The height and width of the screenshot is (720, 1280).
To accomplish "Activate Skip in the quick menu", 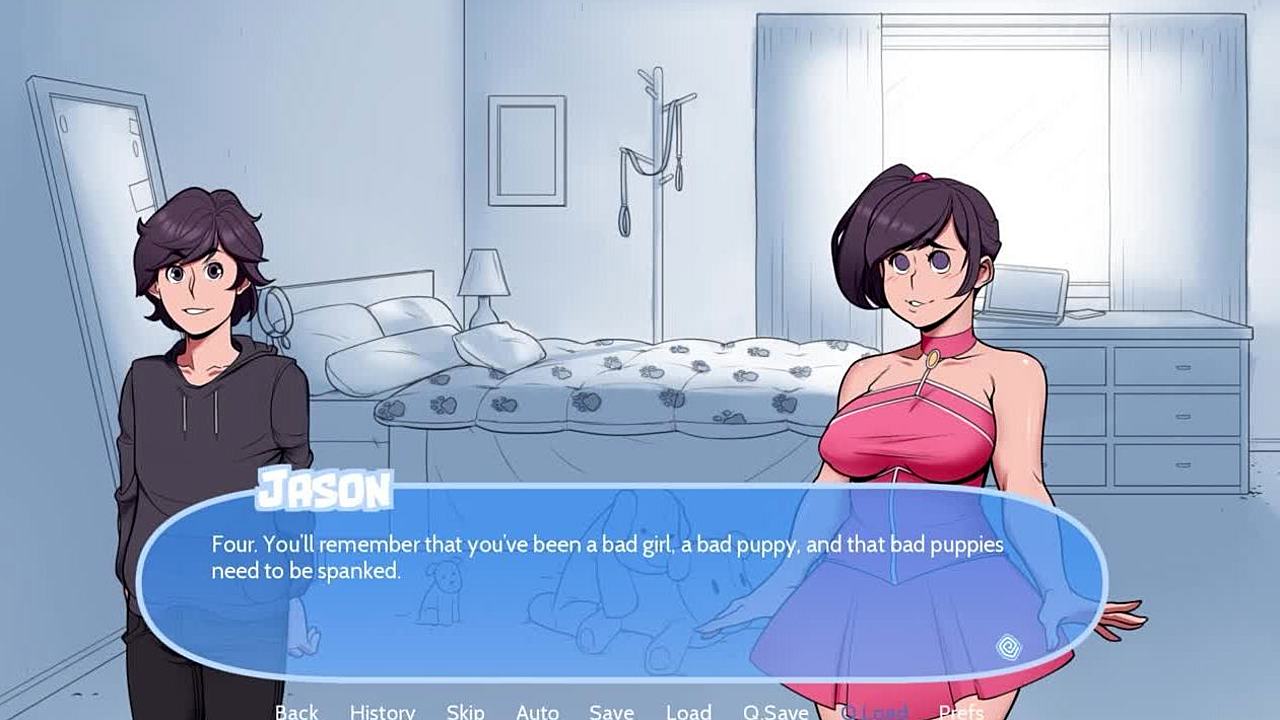I will 465,711.
